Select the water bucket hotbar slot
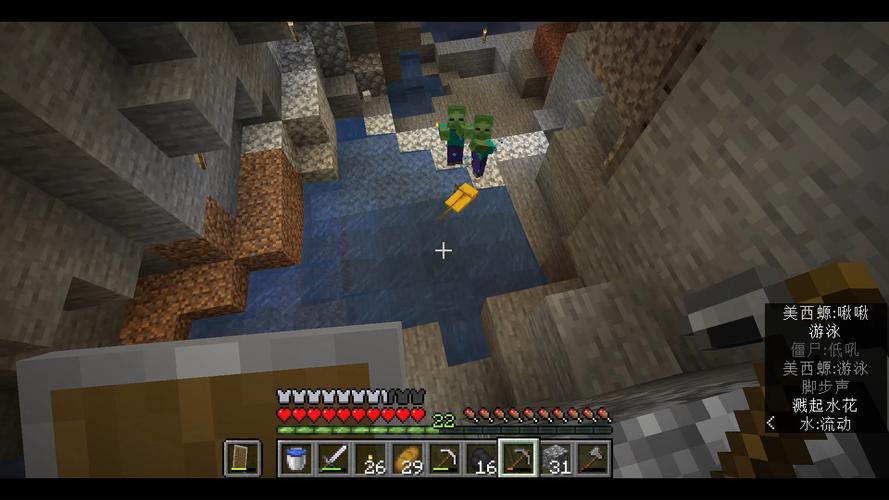889x500 pixels. tap(297, 458)
